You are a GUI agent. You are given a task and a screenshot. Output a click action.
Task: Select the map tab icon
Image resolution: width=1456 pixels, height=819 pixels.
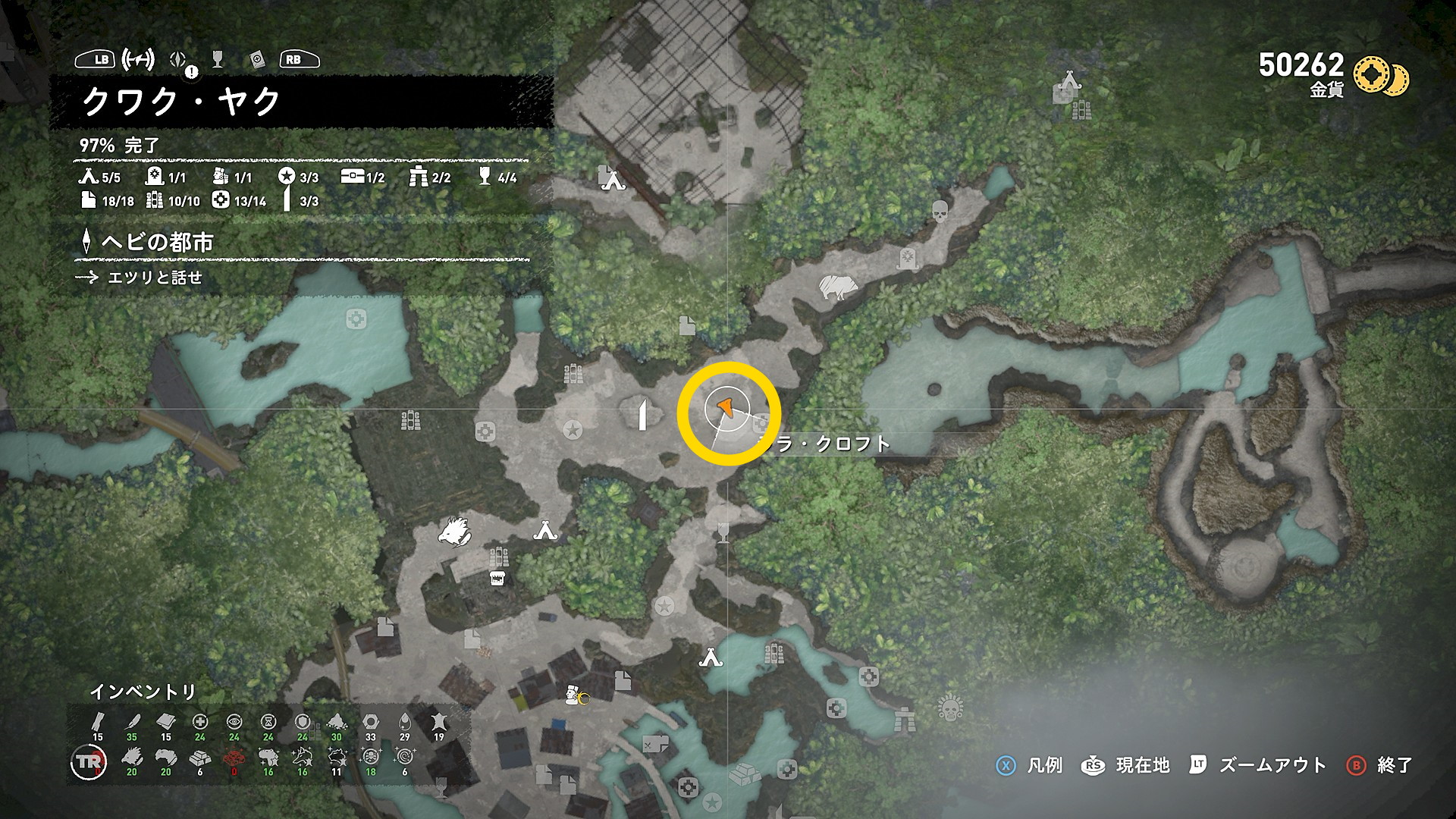[x=138, y=59]
